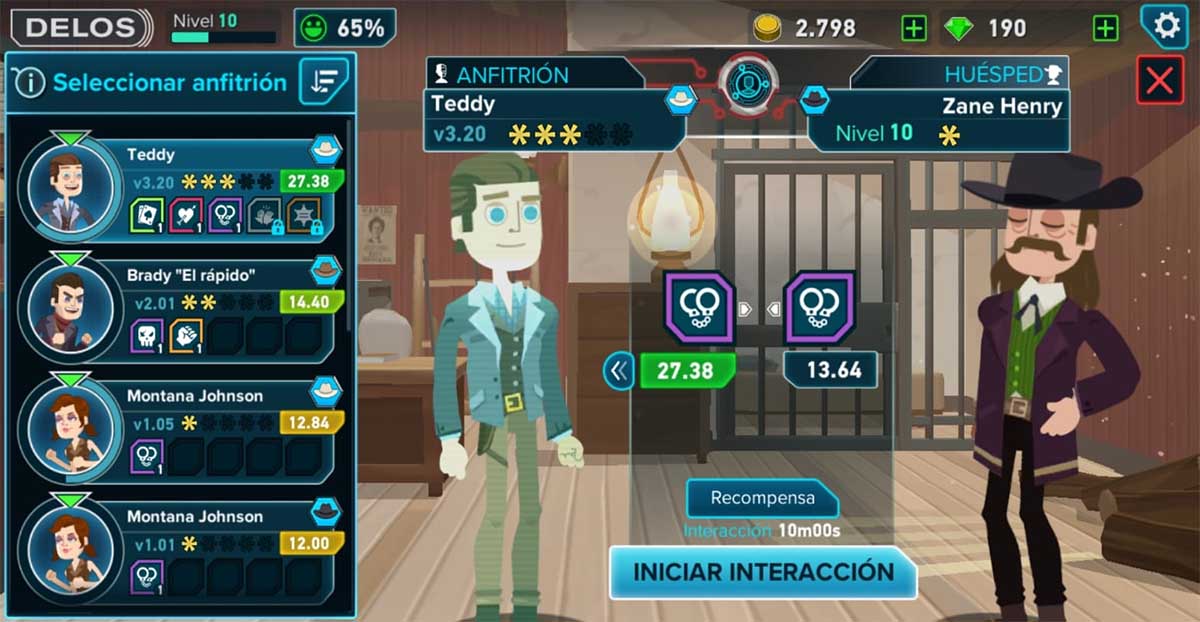Open the guest satisfaction 65% indicator
1200x622 pixels.
click(x=345, y=28)
